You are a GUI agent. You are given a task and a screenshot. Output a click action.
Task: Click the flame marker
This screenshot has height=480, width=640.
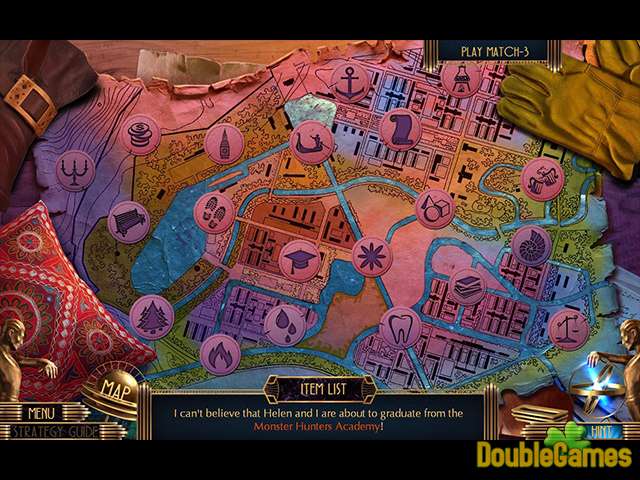(x=220, y=353)
